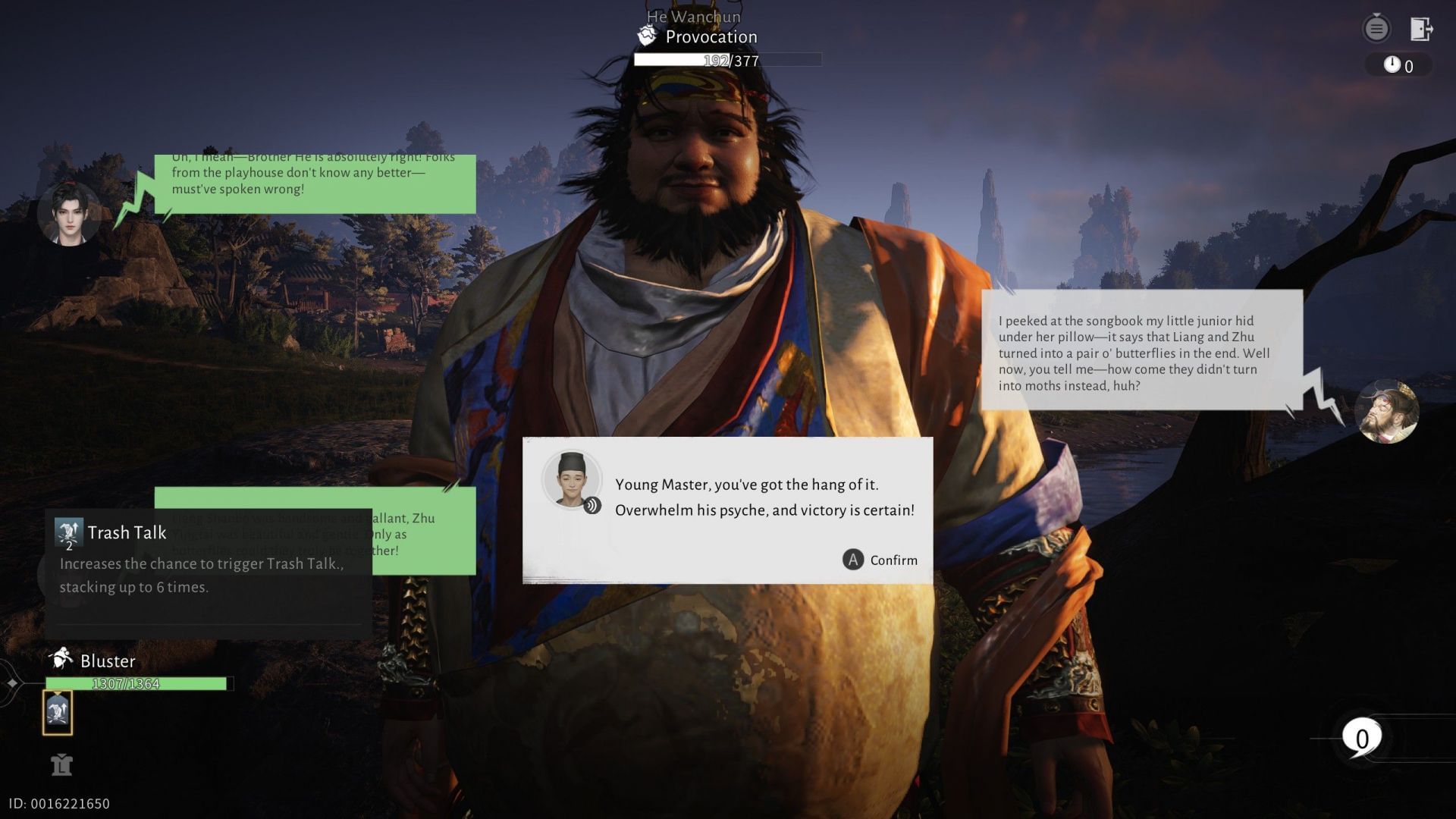This screenshot has height=819, width=1456.
Task: Toggle the circular 0 counter bottom right
Action: coord(1363,736)
